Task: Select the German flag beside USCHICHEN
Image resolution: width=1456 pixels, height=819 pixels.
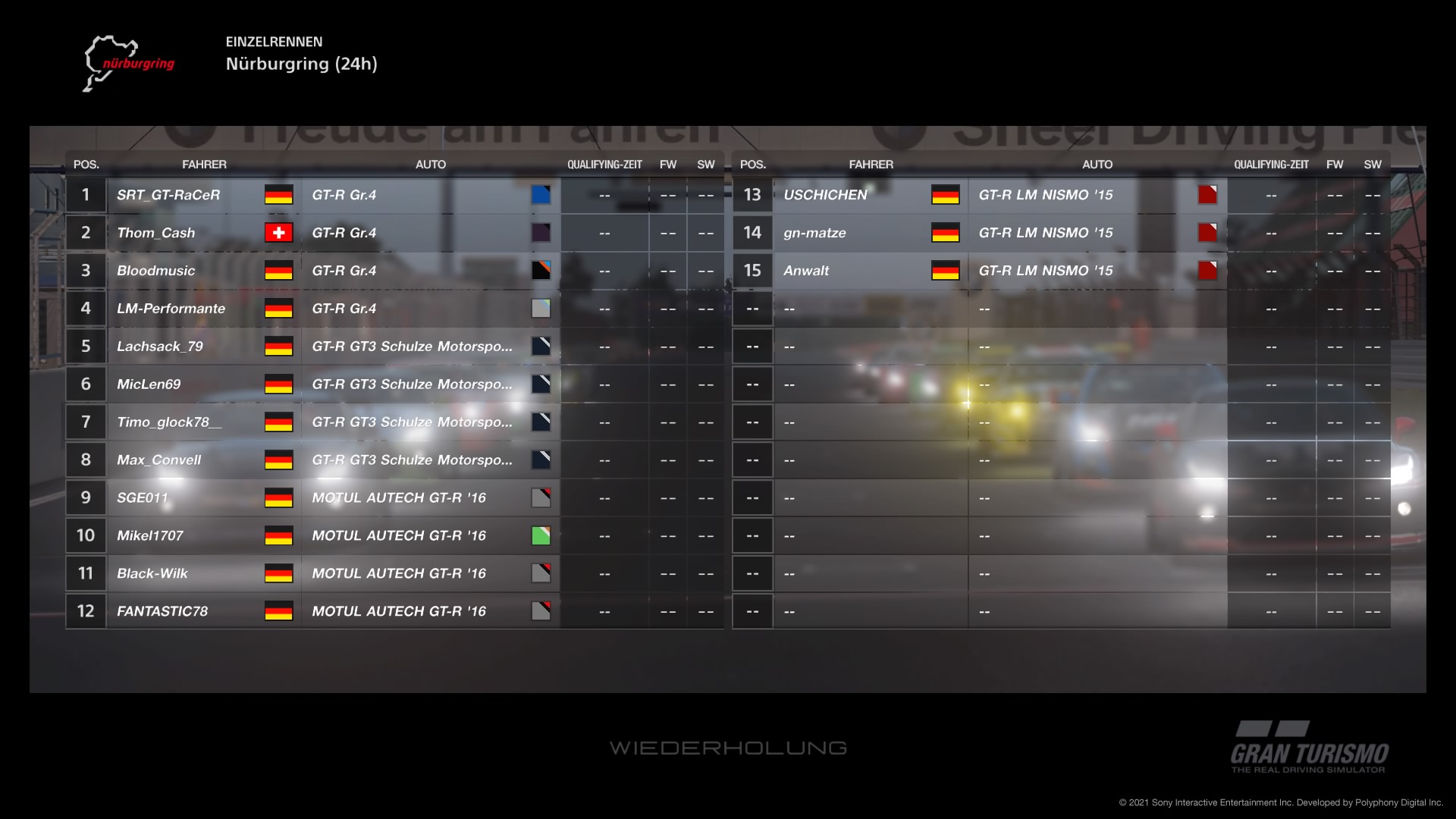Action: [x=946, y=195]
